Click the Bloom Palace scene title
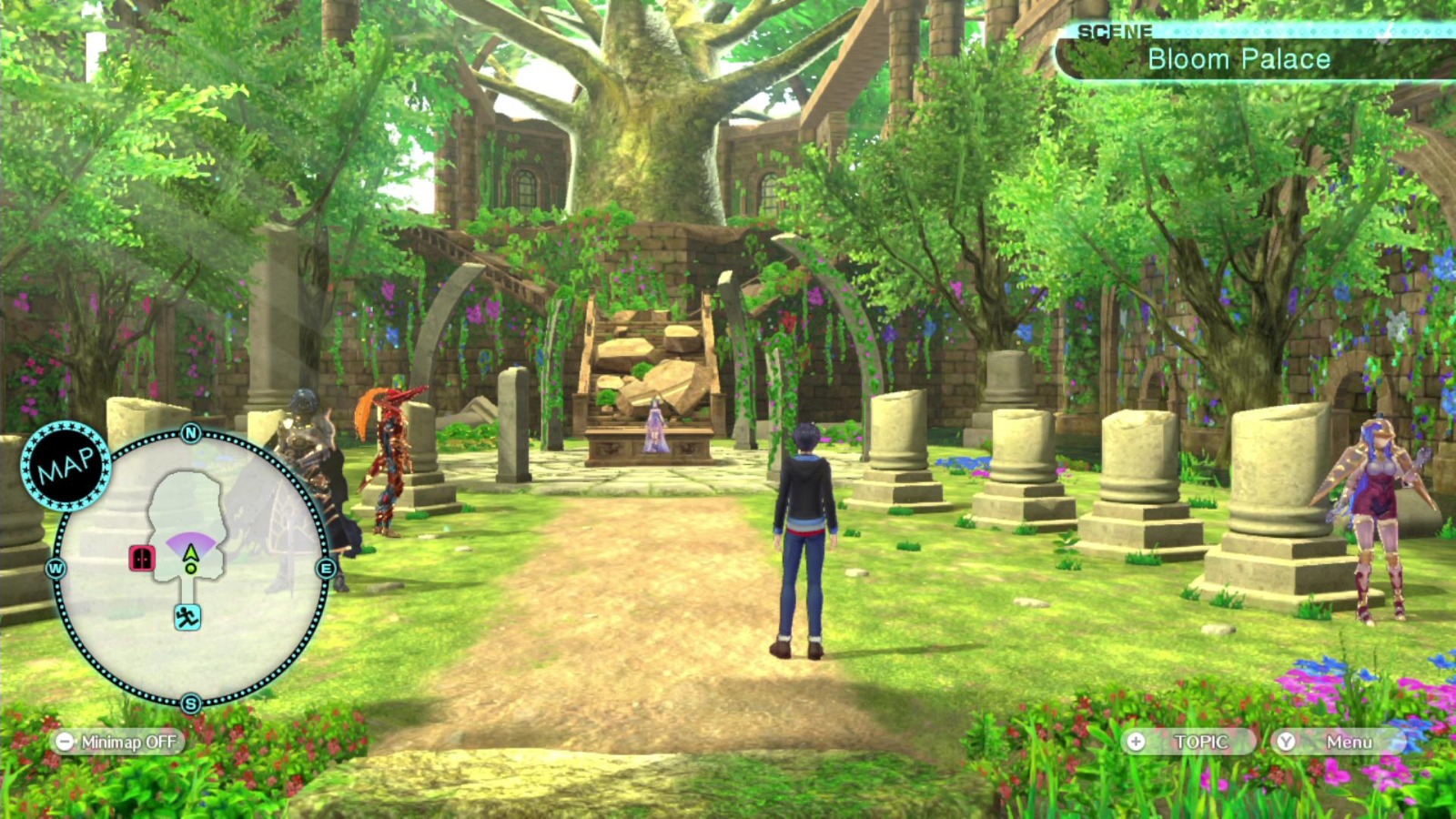1456x819 pixels. coord(1239,59)
